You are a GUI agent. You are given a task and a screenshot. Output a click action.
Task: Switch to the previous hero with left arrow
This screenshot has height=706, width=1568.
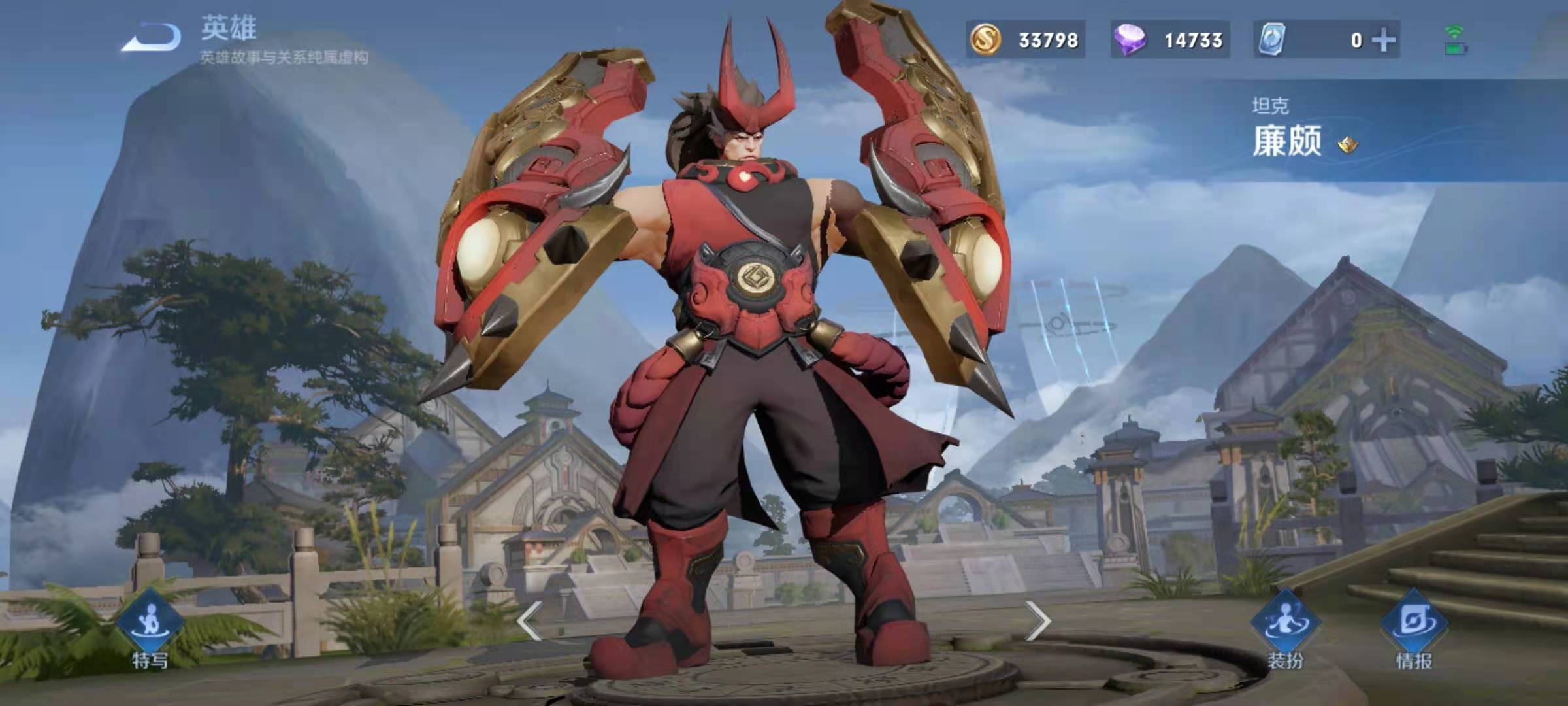tap(529, 620)
